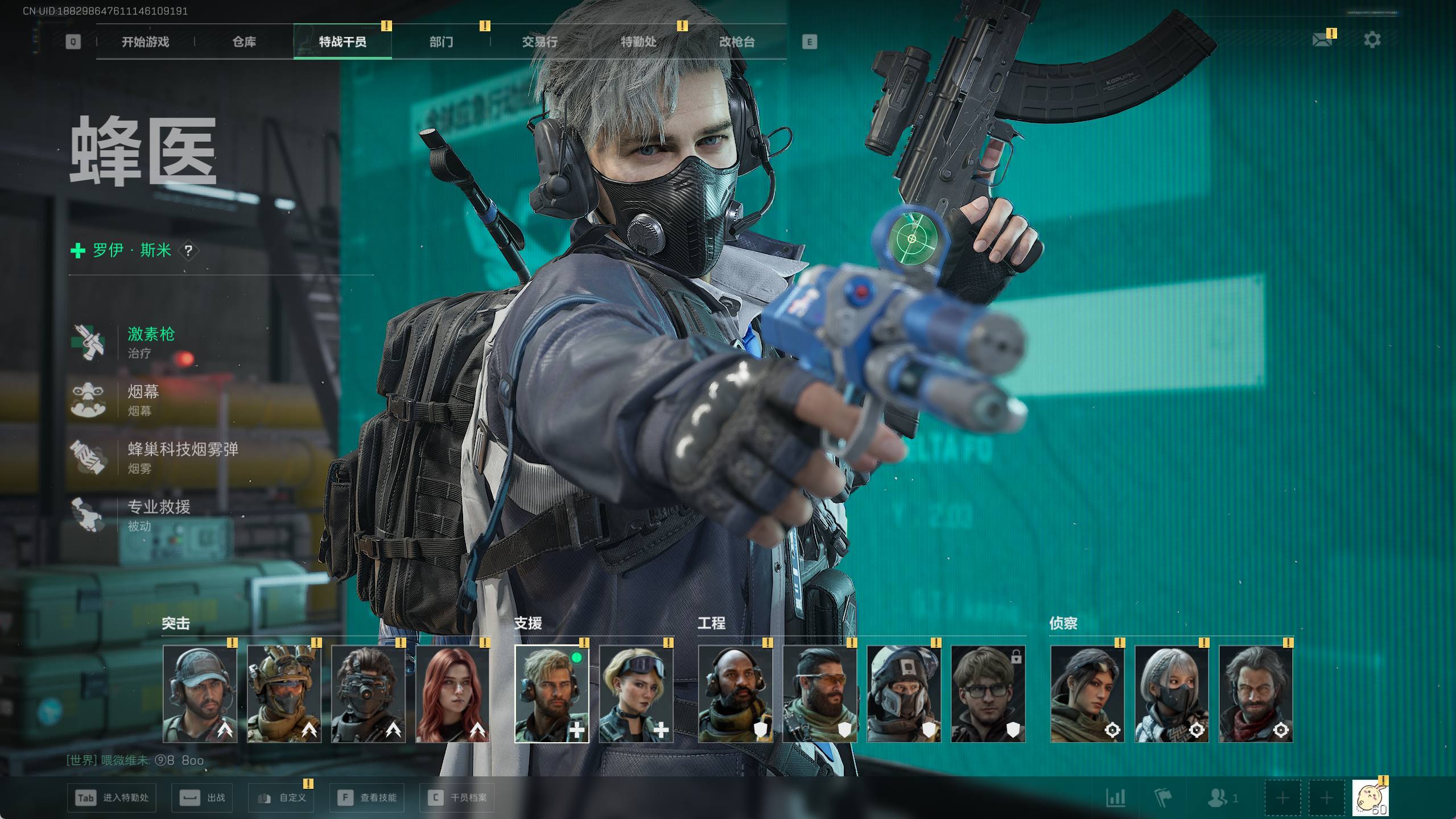
Task: Open the mail inbox envelope icon
Action: tap(1322, 40)
